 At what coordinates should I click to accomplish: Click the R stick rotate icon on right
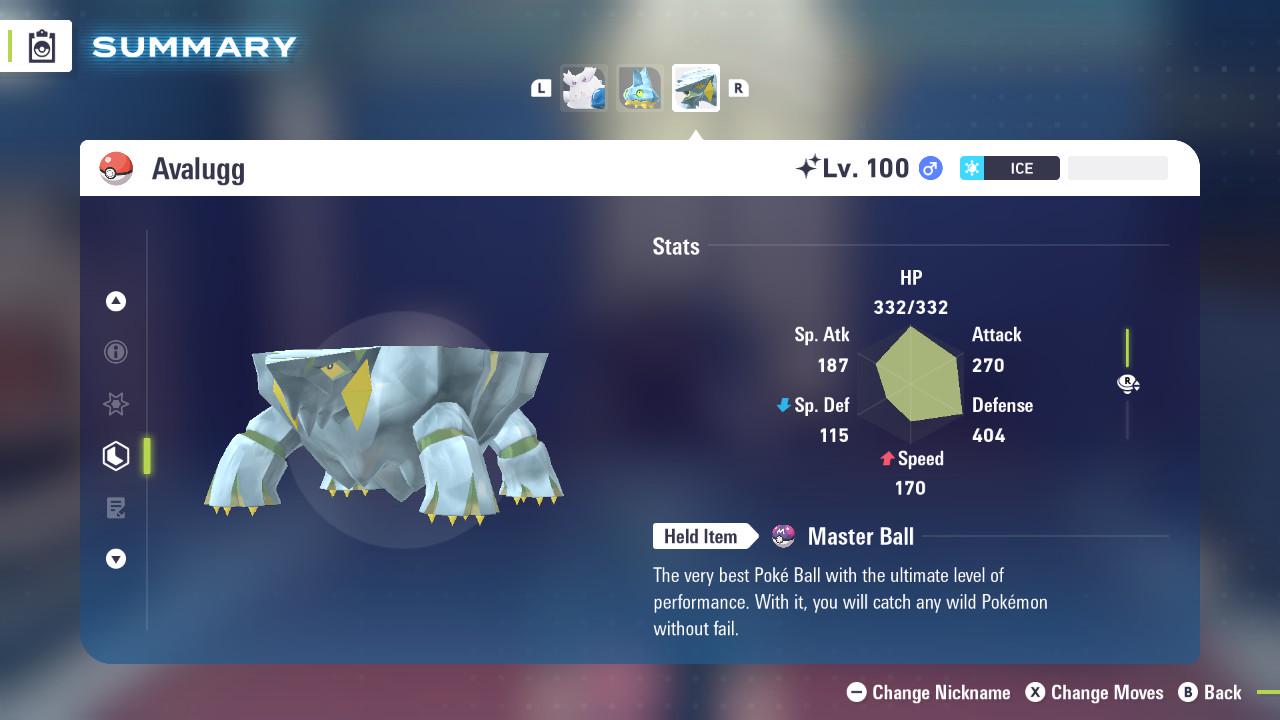(1128, 383)
